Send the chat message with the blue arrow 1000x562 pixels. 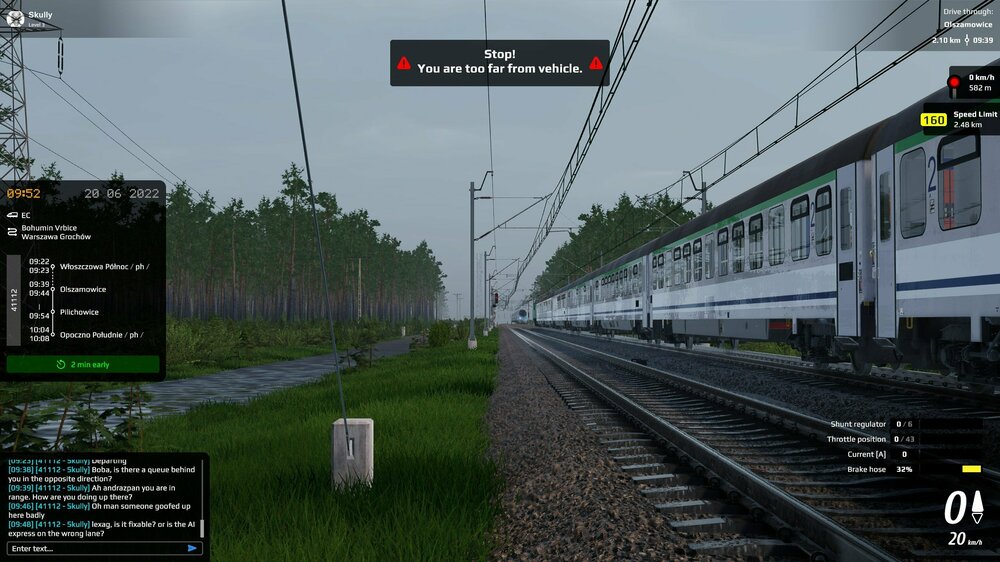point(192,548)
